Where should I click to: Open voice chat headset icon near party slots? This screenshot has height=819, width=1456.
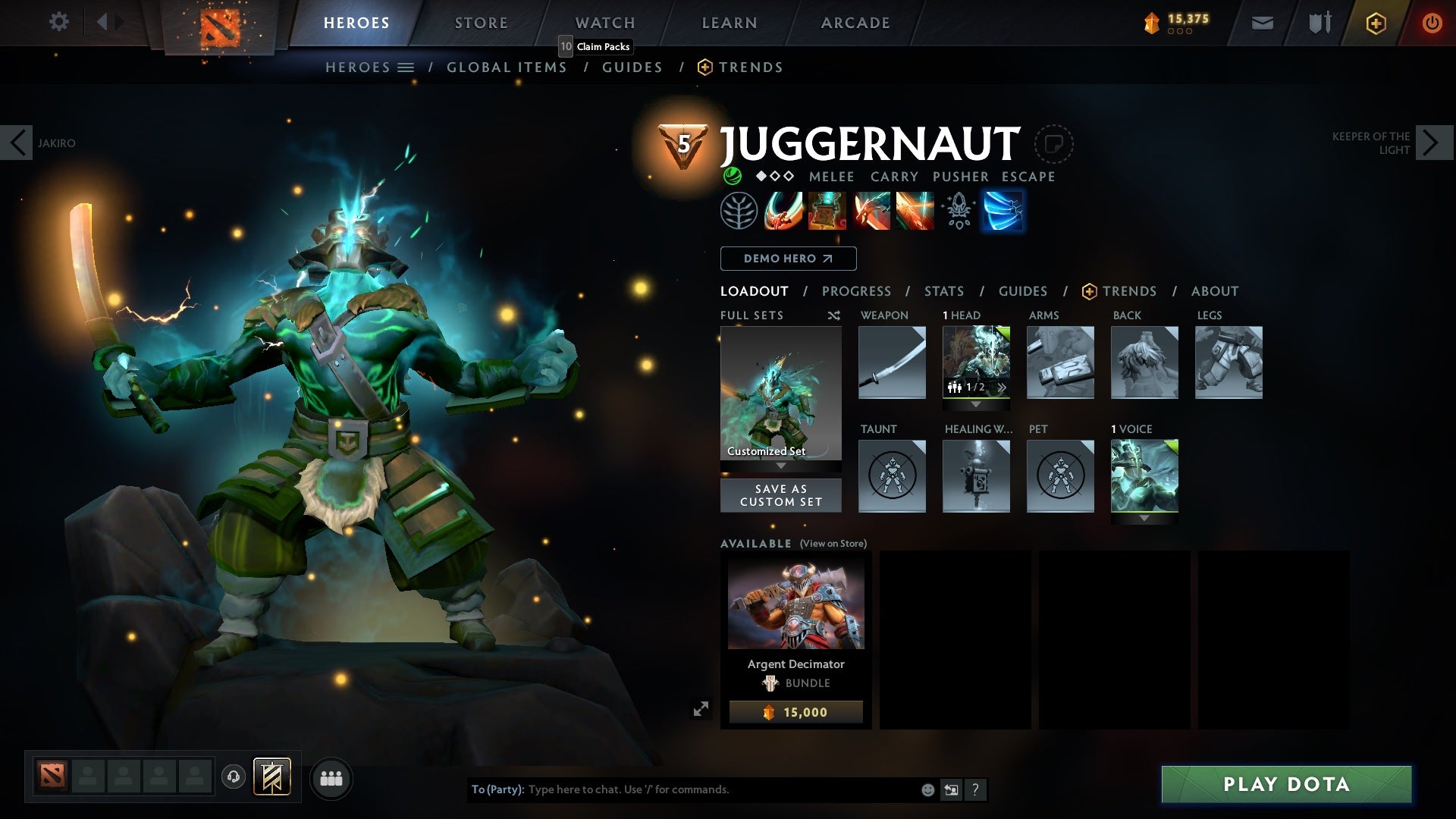[232, 777]
